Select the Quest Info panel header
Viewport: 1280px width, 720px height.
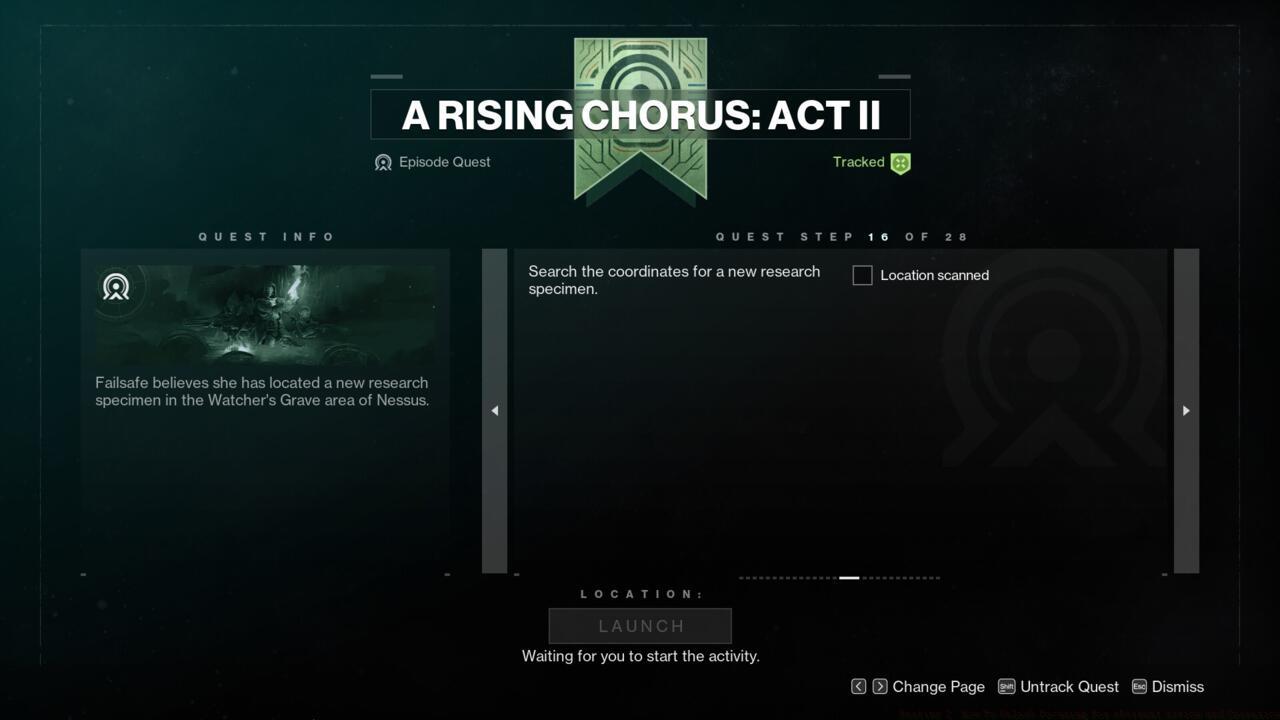266,236
